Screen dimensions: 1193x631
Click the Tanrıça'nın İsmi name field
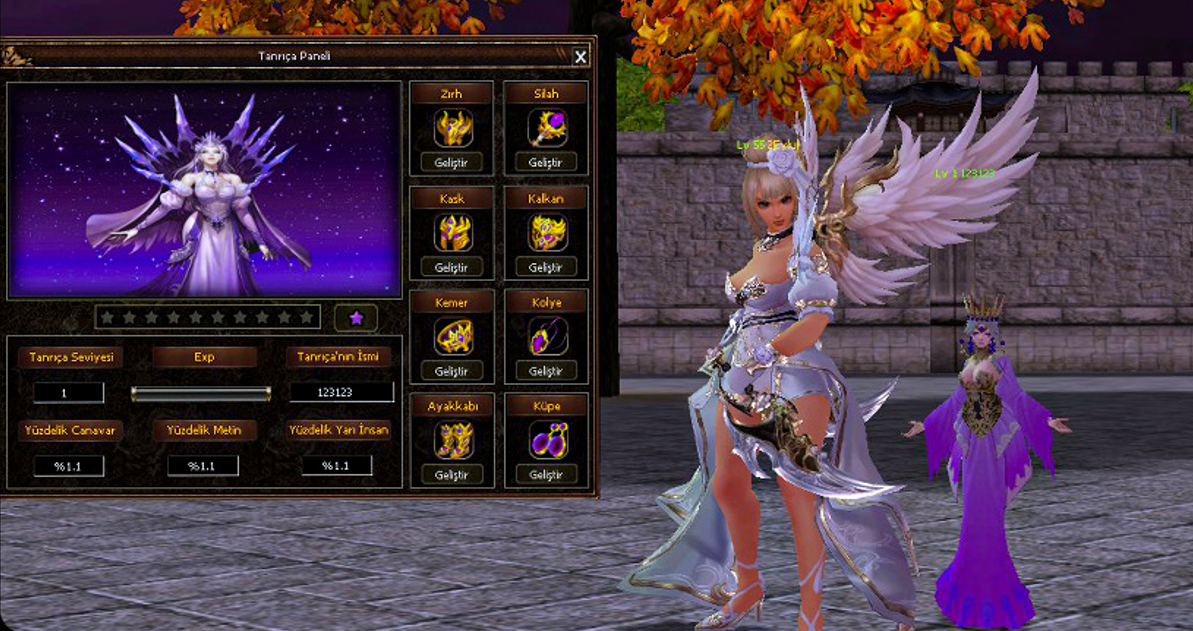[x=341, y=393]
